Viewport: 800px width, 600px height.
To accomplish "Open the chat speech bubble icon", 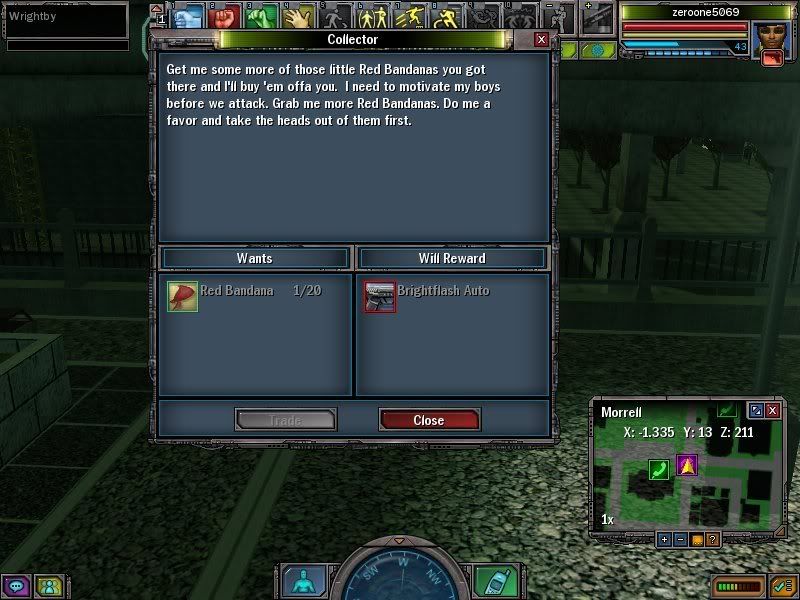I will (16, 586).
